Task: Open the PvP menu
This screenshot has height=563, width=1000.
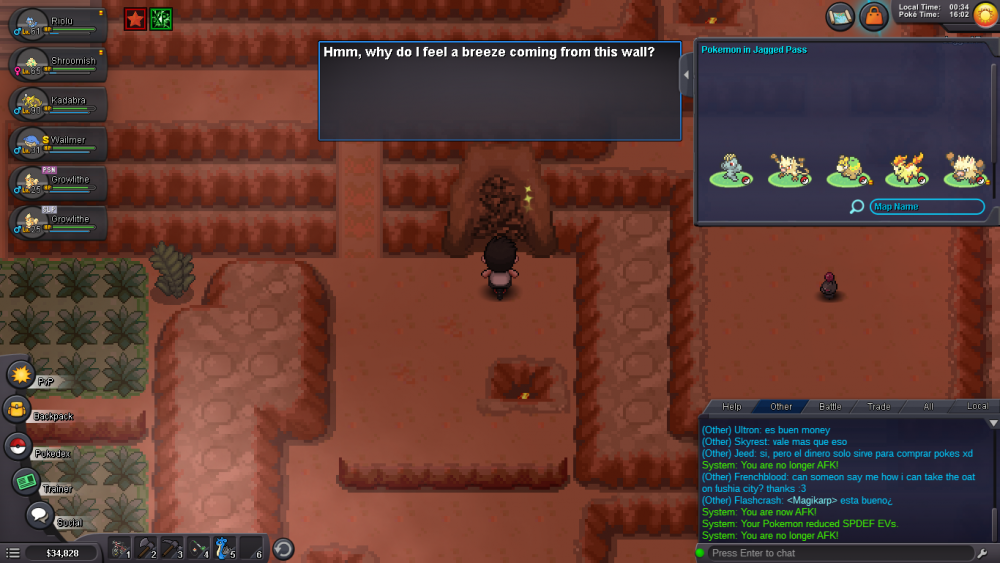Action: pyautogui.click(x=21, y=375)
